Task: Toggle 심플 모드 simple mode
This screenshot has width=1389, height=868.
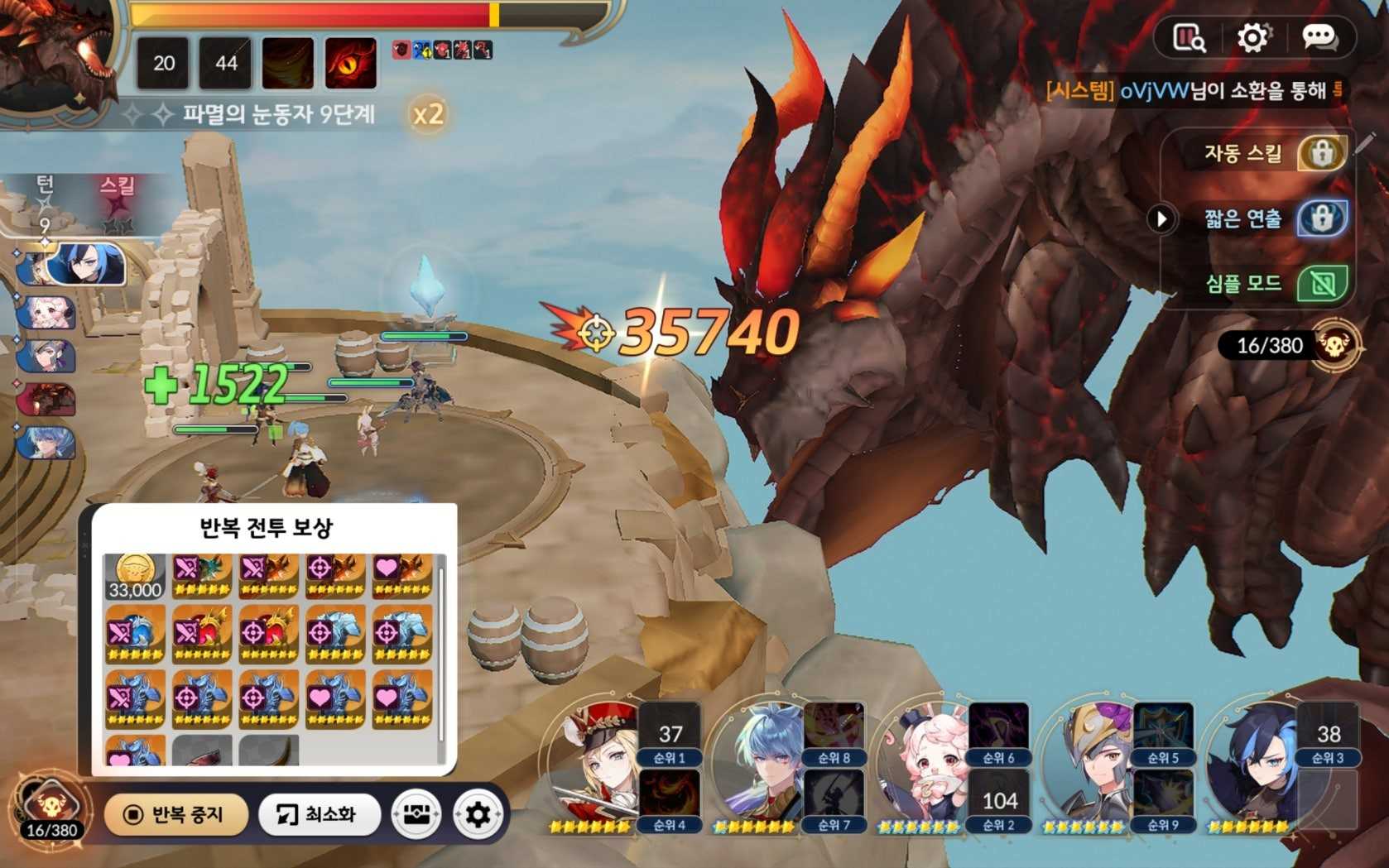Action: (1321, 284)
